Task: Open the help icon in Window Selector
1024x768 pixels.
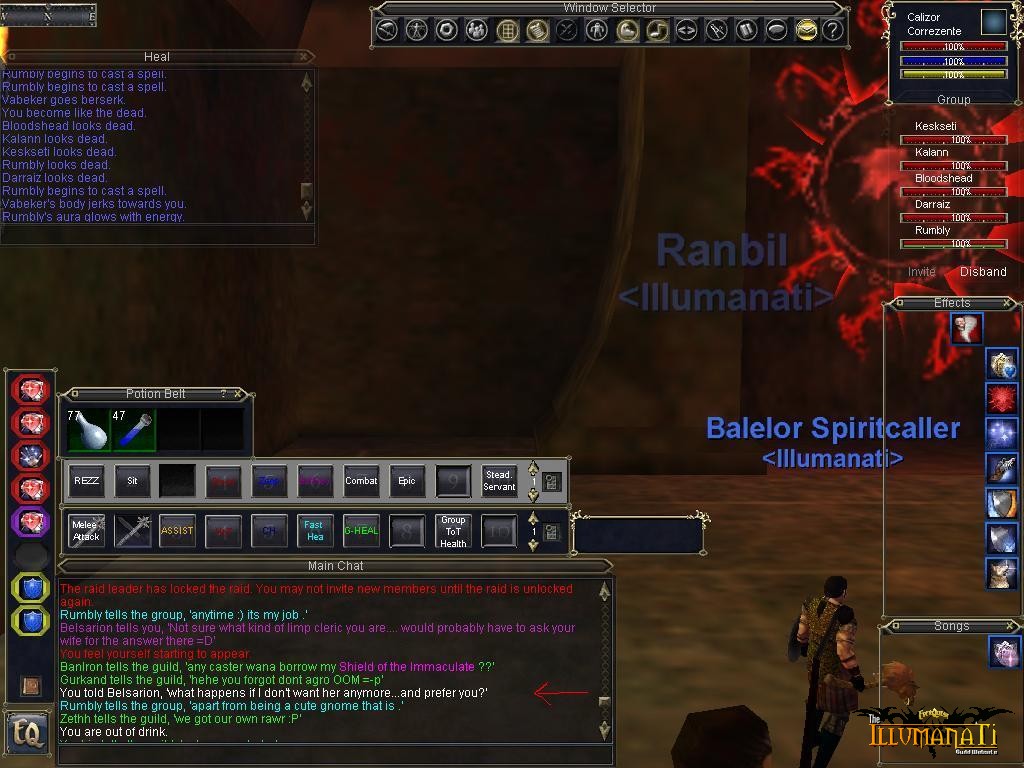Action: pyautogui.click(x=832, y=31)
